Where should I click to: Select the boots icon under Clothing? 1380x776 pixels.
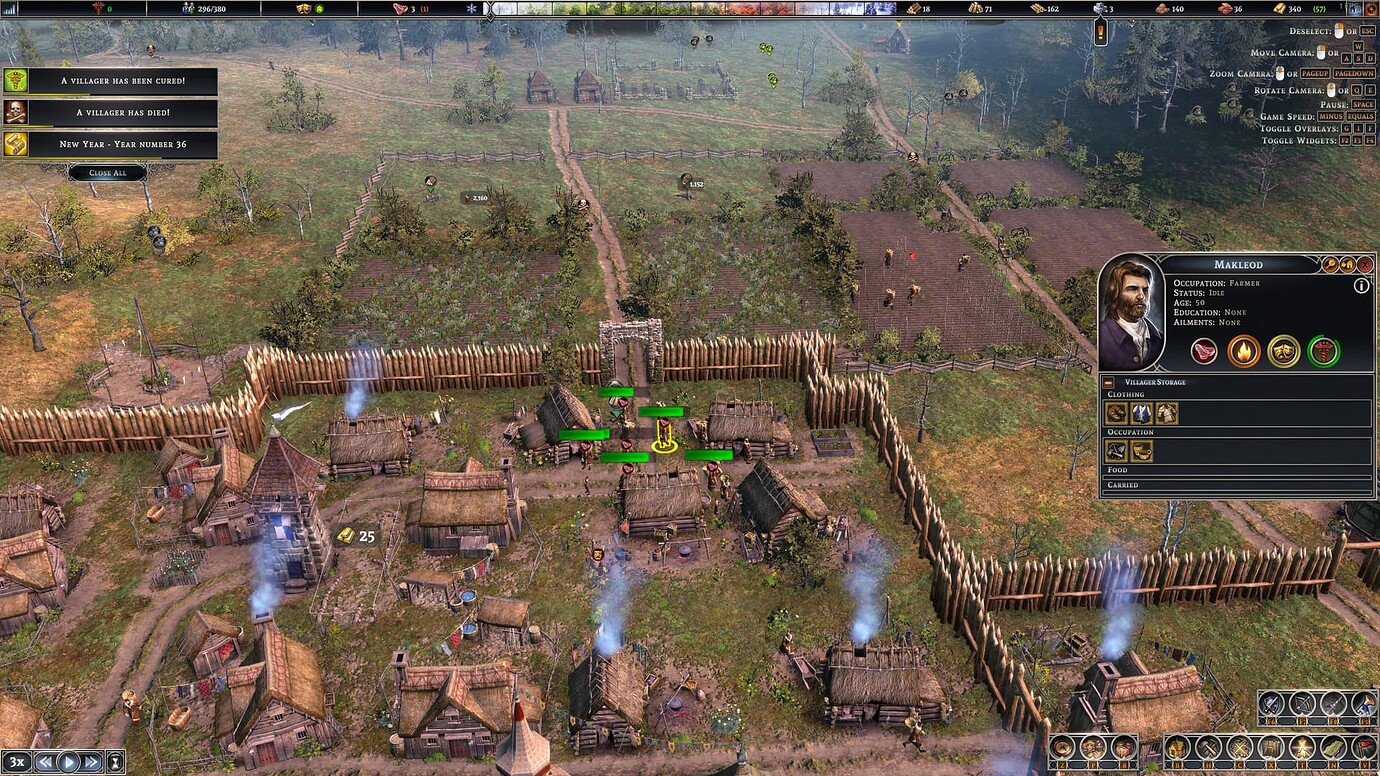point(1115,411)
